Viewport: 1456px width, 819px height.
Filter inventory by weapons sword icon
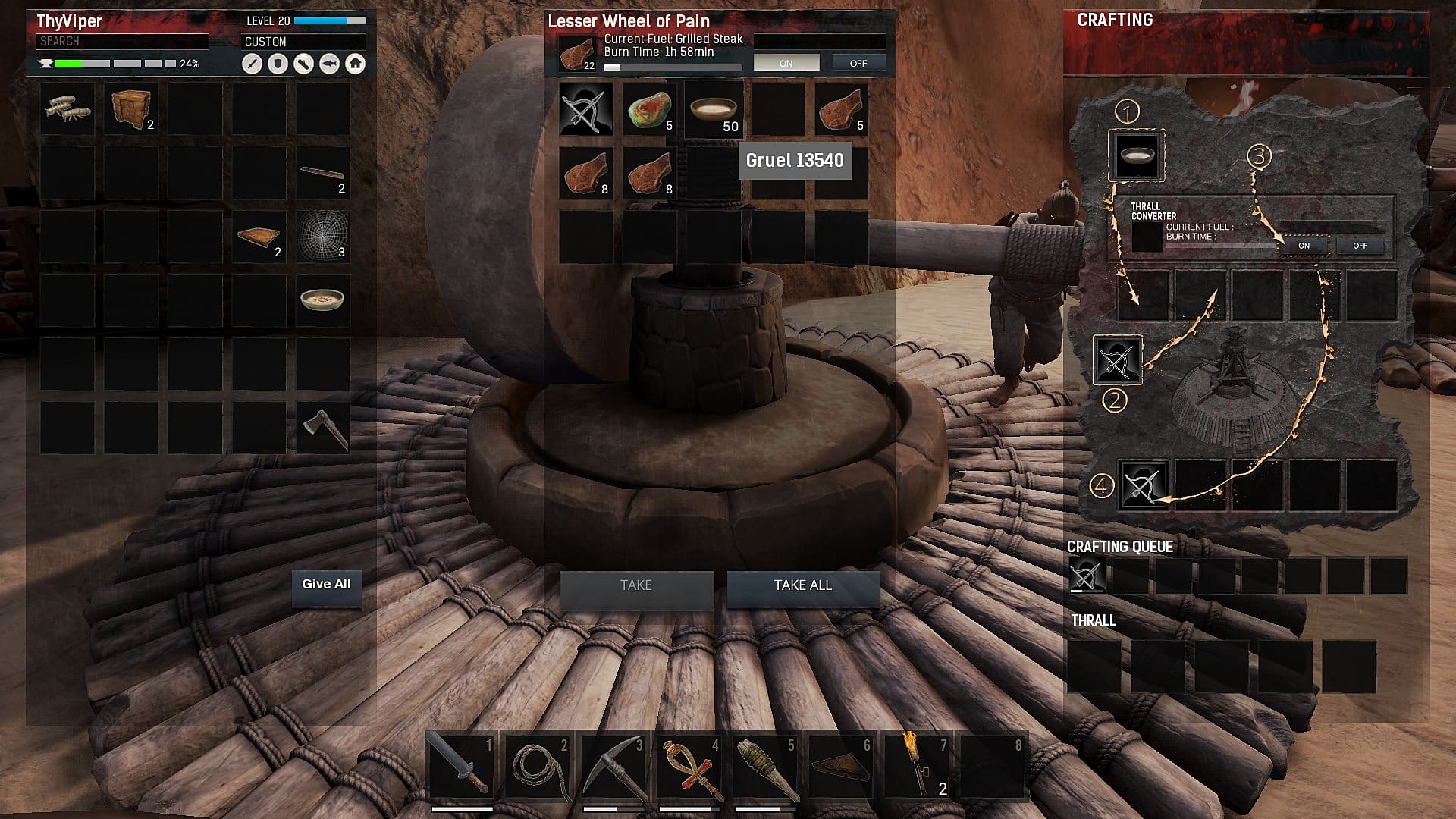(252, 64)
